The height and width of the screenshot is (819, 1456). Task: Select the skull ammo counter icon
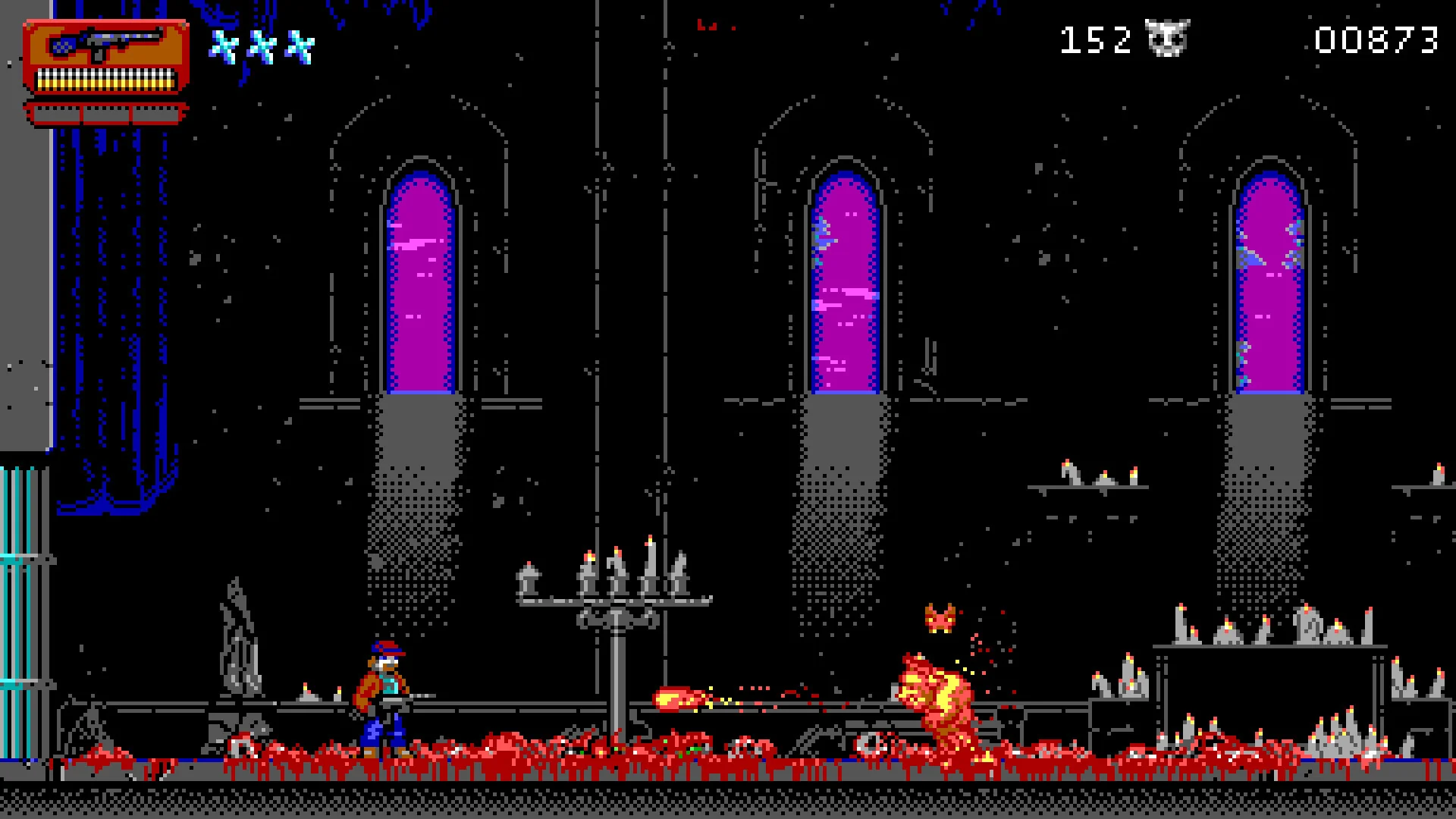tap(1168, 38)
